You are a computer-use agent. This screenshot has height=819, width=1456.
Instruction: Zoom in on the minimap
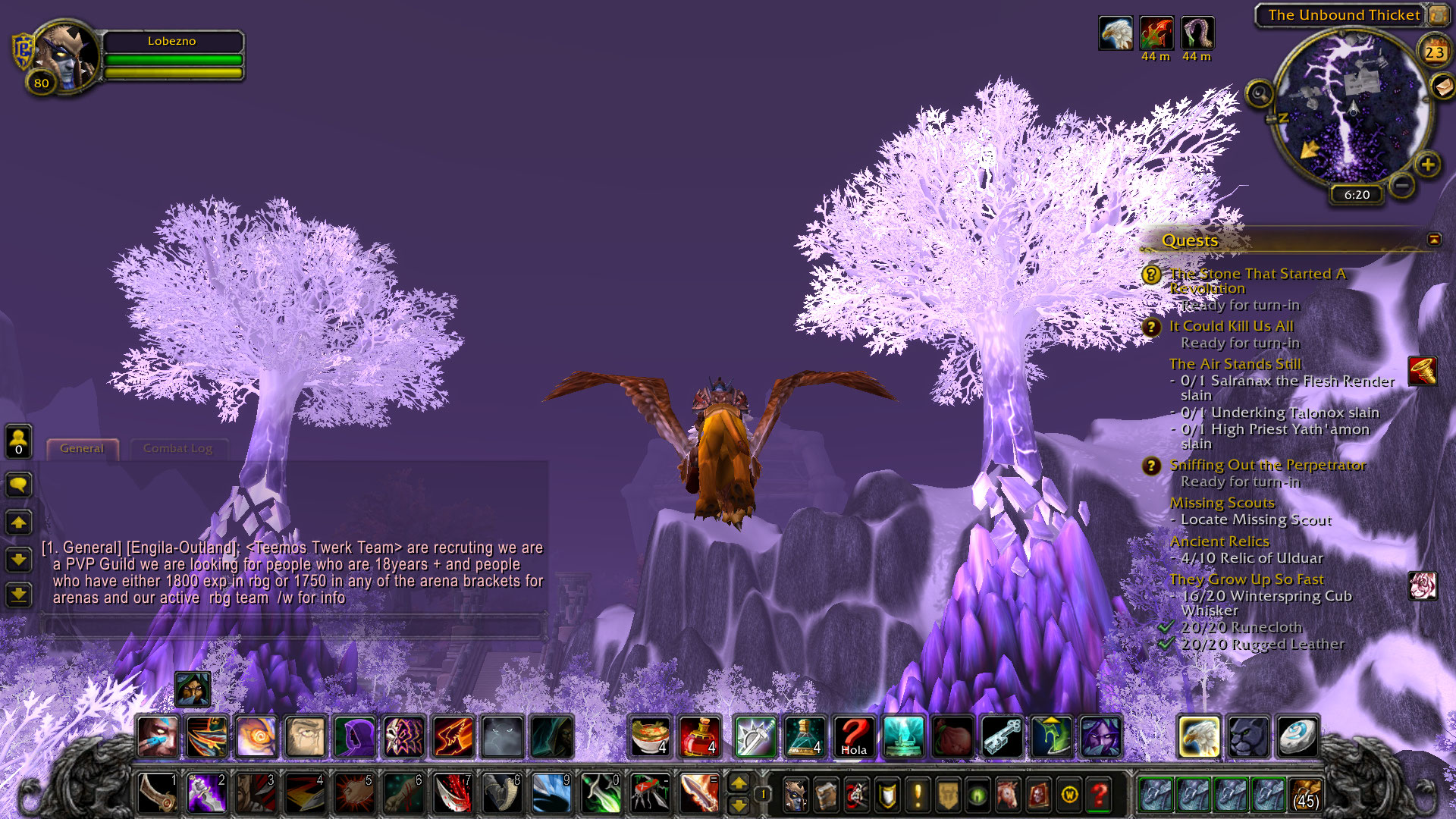pos(1428,165)
